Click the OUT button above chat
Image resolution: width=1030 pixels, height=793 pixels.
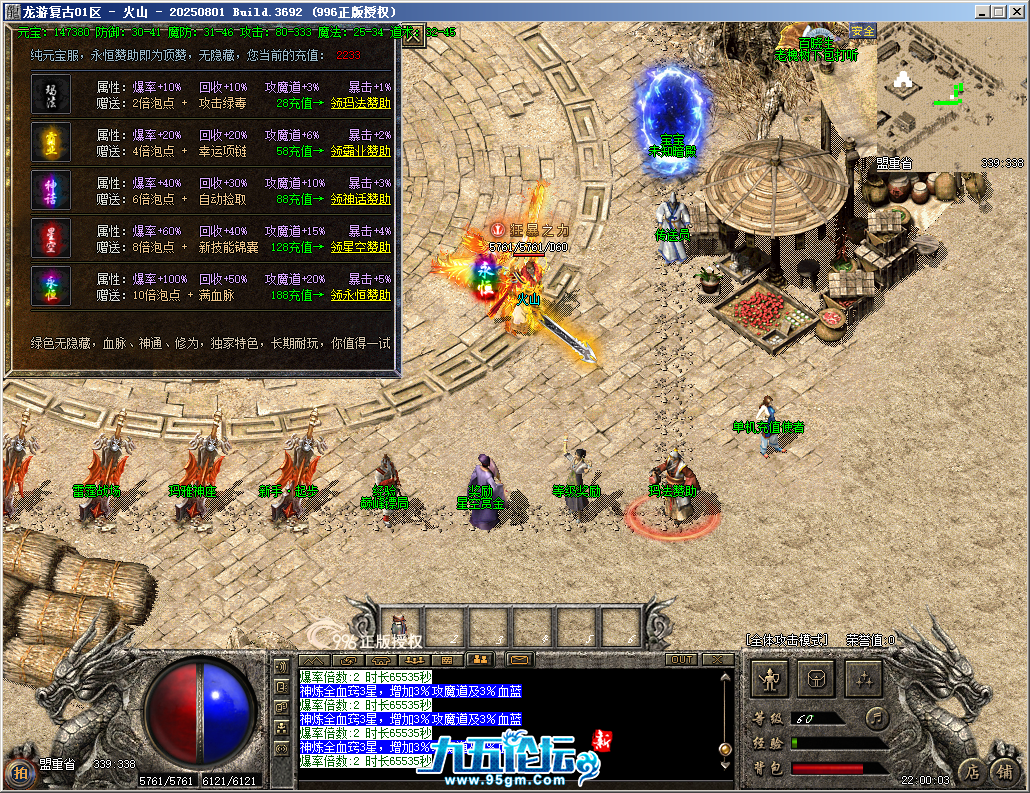click(681, 659)
